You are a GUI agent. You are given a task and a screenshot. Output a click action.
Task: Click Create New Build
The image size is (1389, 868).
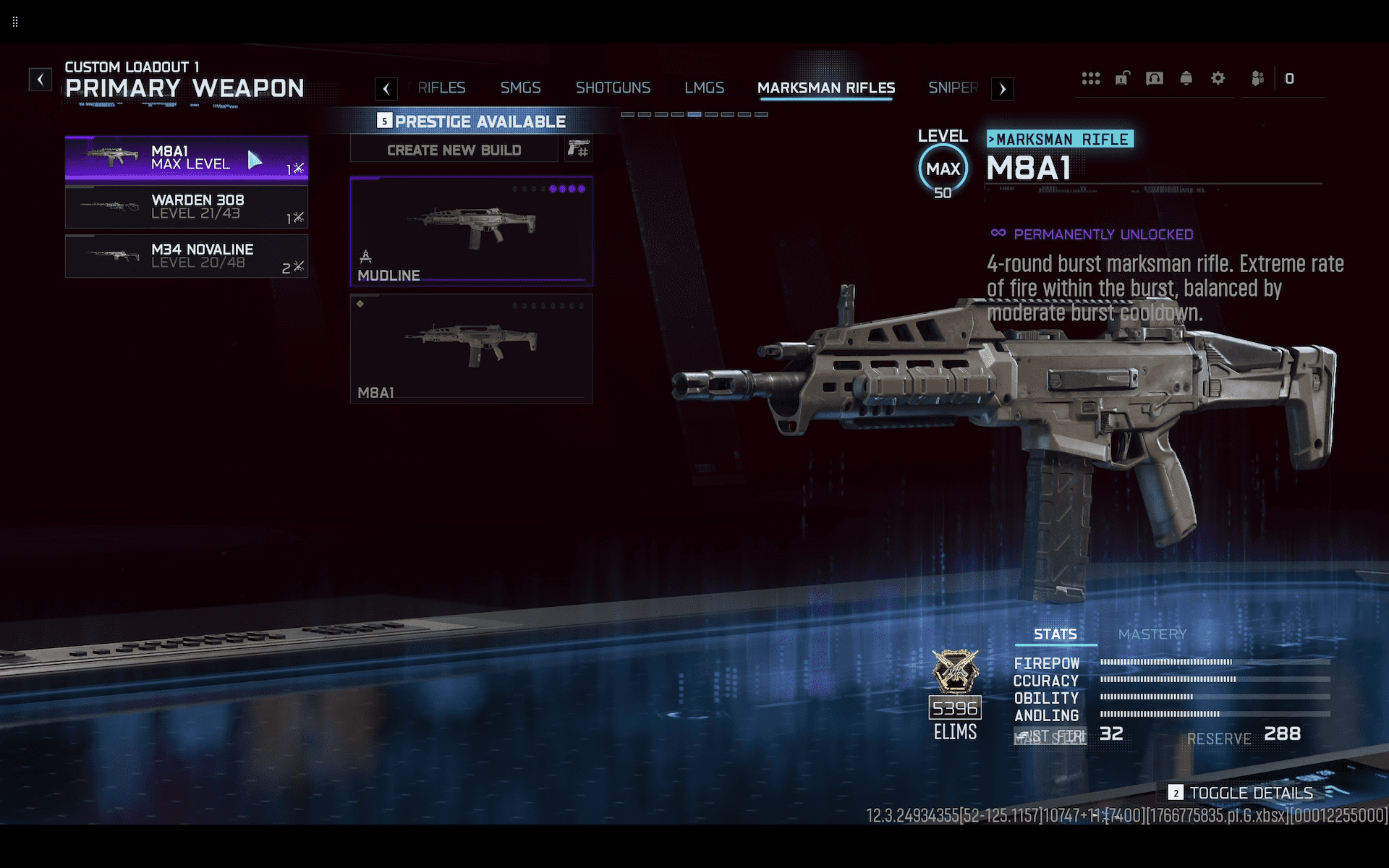tap(454, 150)
